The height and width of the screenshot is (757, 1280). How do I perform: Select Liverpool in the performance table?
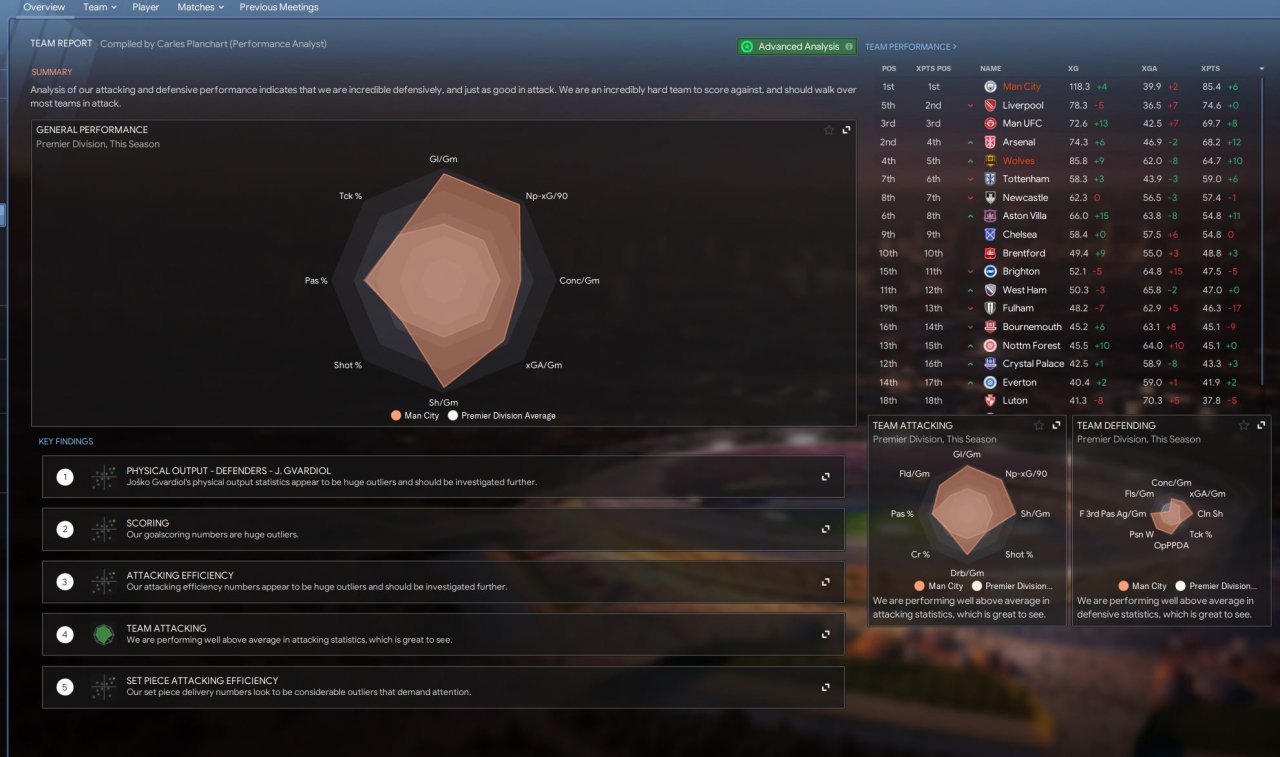(x=1022, y=105)
